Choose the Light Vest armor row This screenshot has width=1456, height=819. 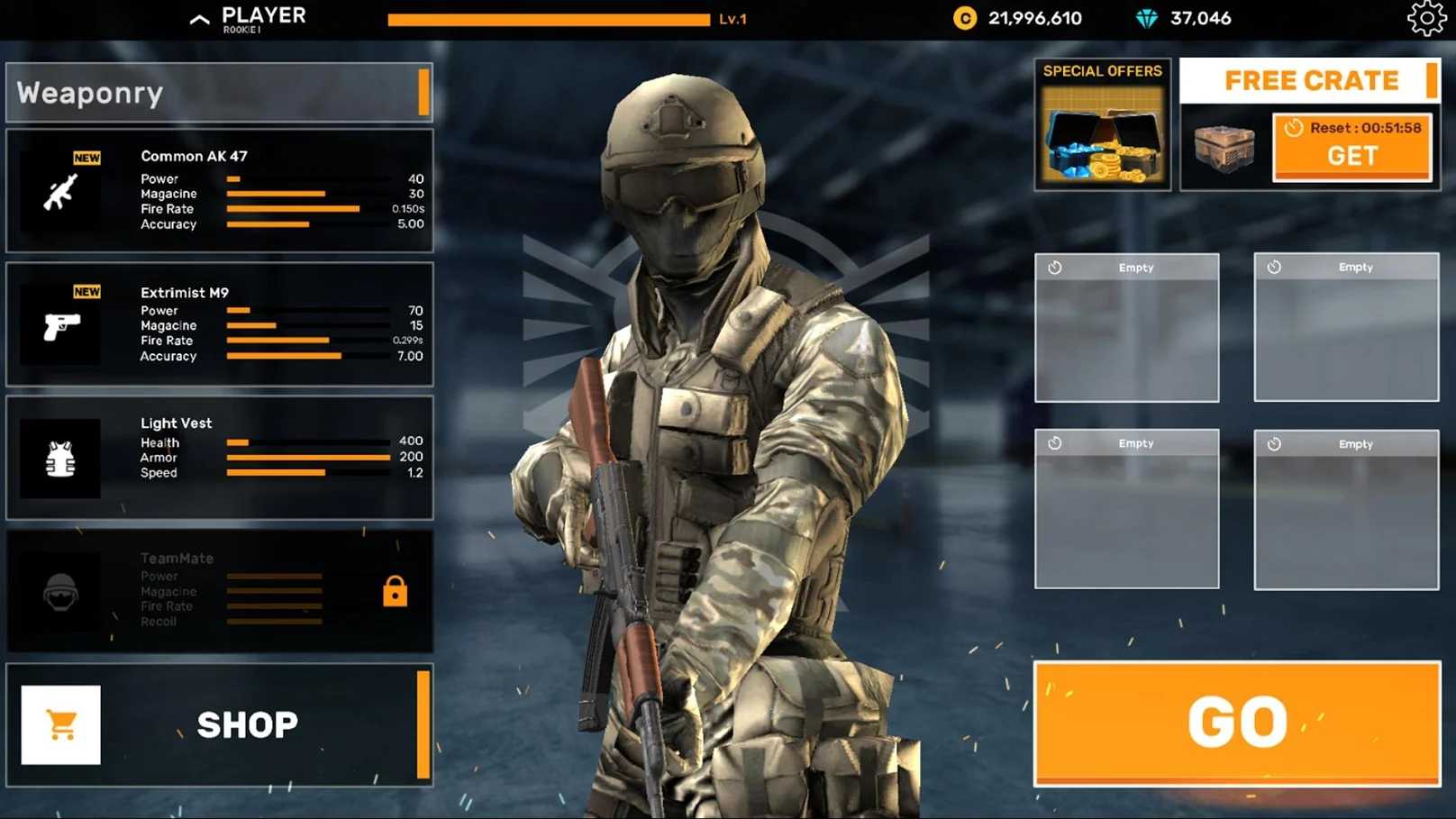click(219, 457)
